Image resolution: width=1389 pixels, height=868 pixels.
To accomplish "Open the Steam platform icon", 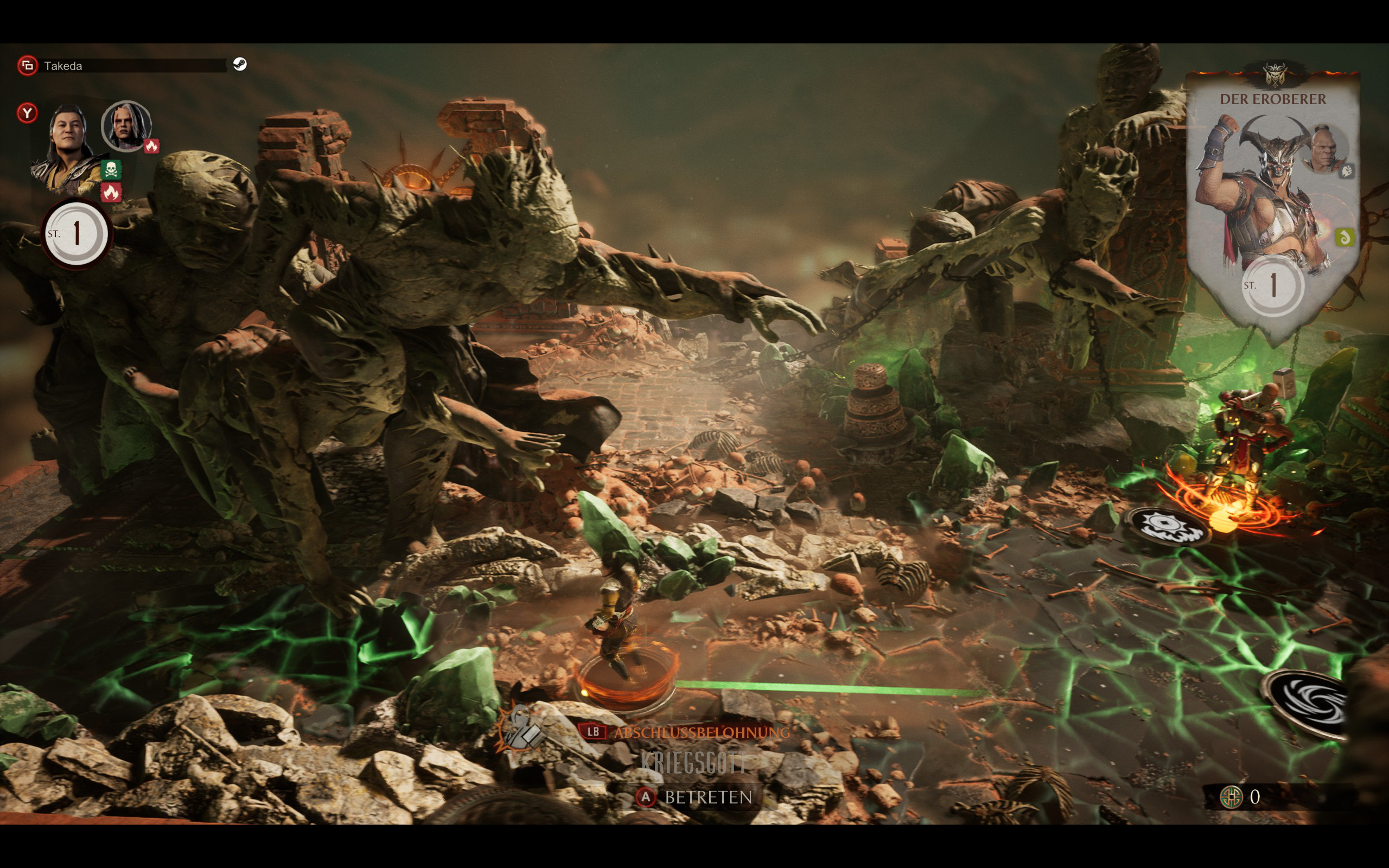I will tap(240, 65).
